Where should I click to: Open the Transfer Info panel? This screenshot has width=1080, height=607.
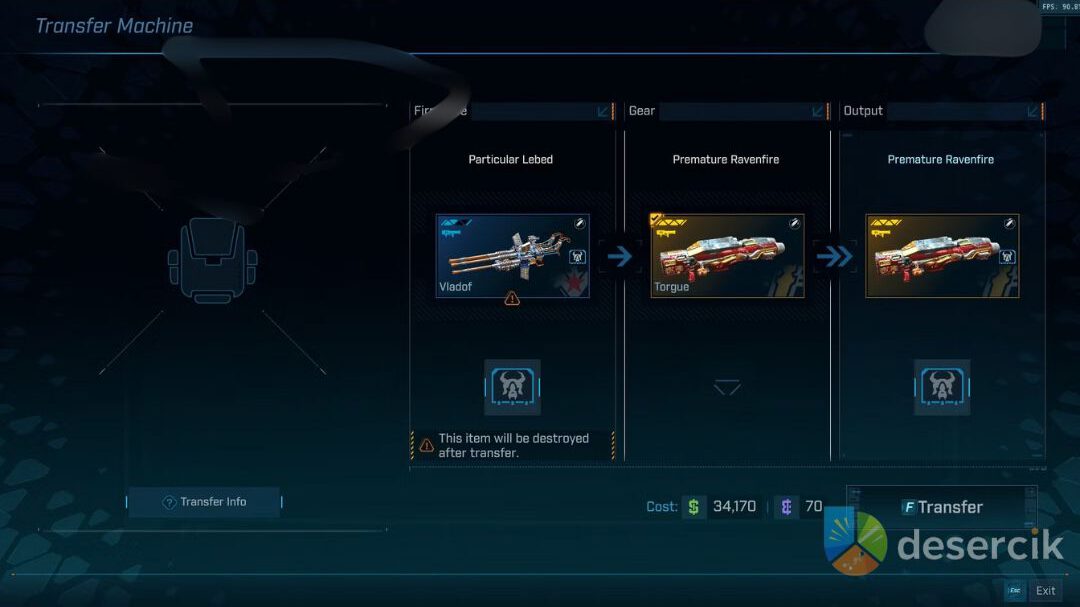205,502
